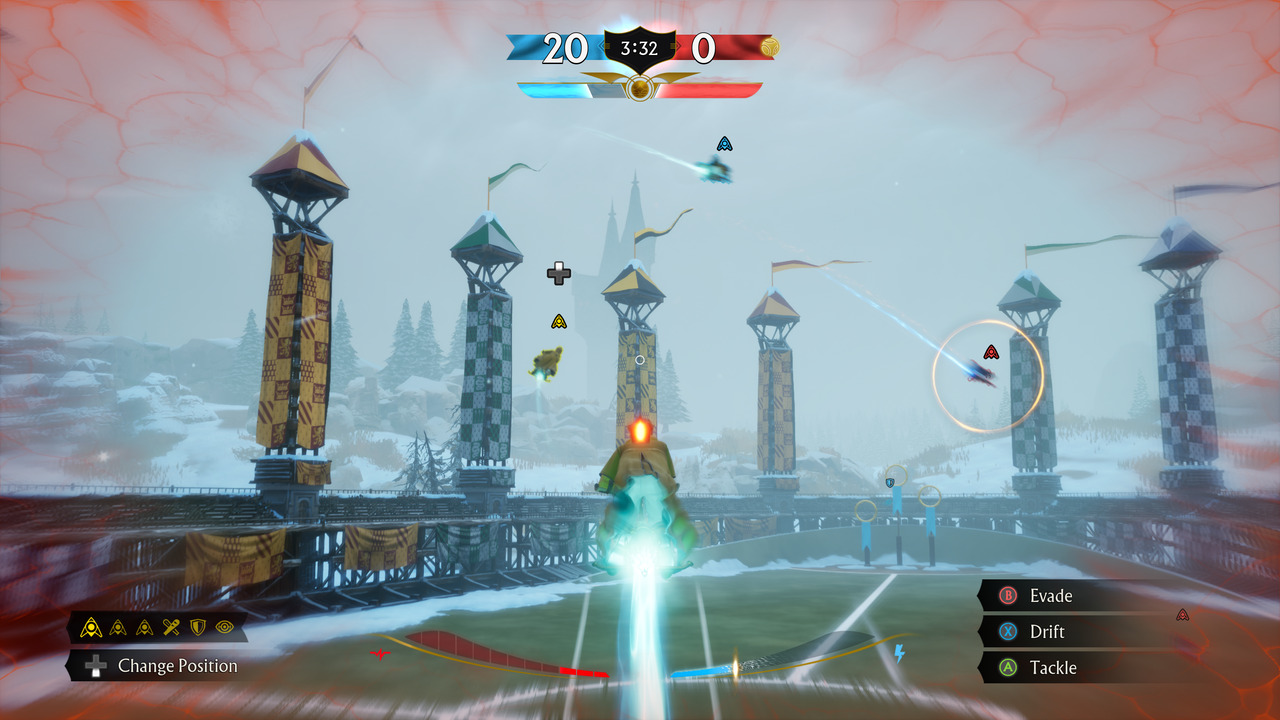Switch to the Beater crossed-bats icon
1280x720 pixels.
tap(171, 627)
